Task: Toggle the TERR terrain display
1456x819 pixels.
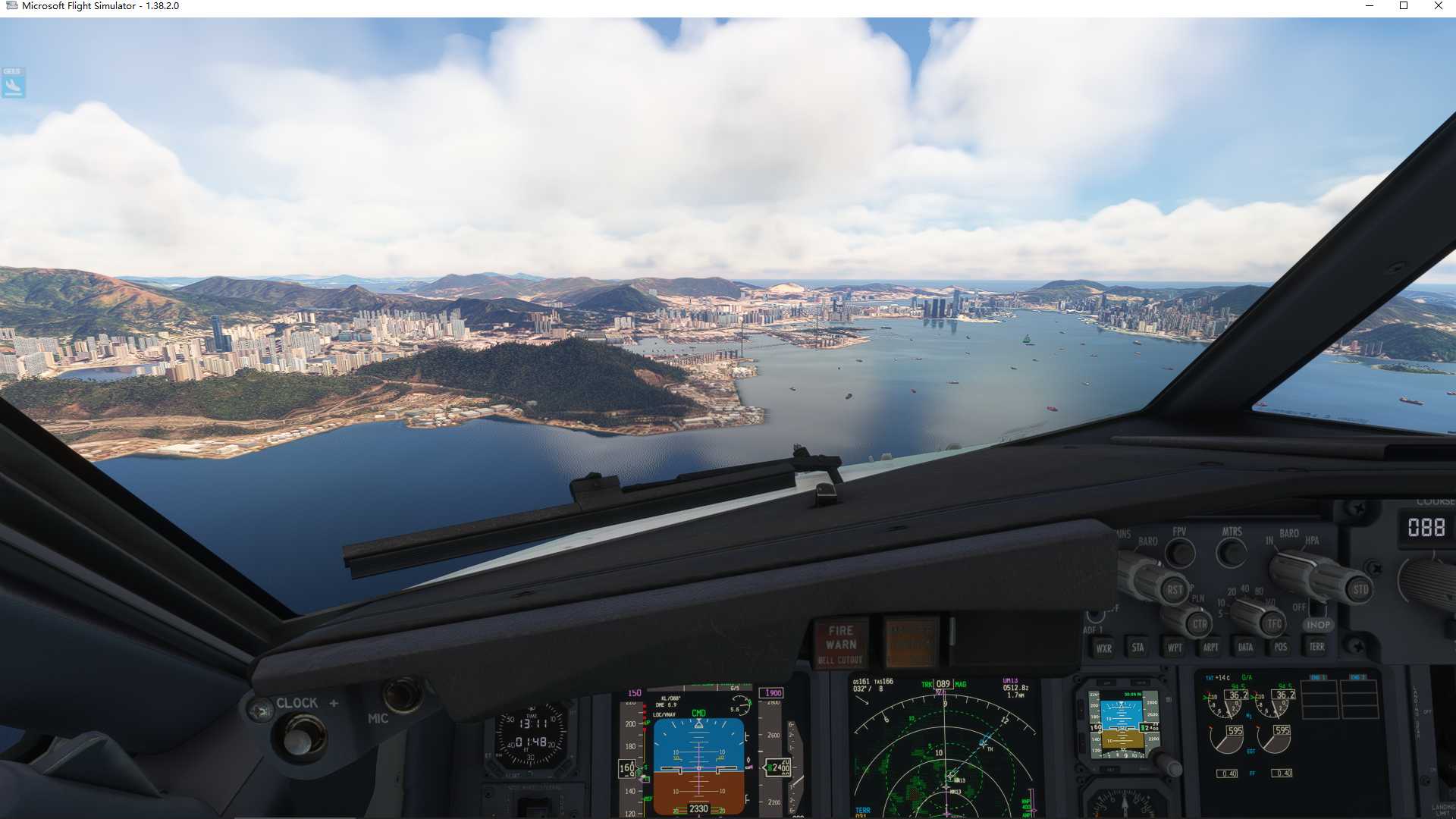Action: pos(1317,648)
